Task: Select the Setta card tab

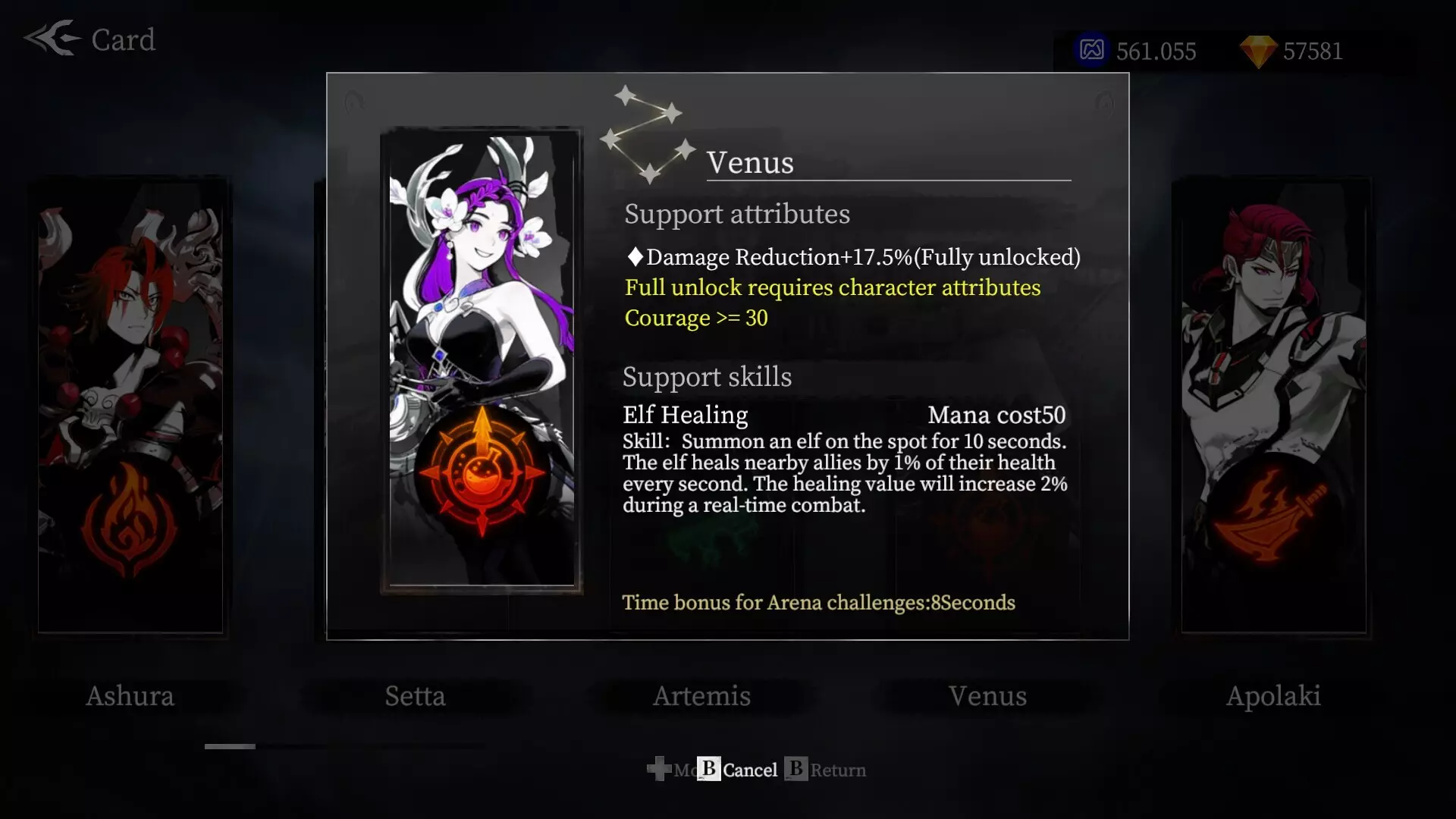Action: pos(416,696)
